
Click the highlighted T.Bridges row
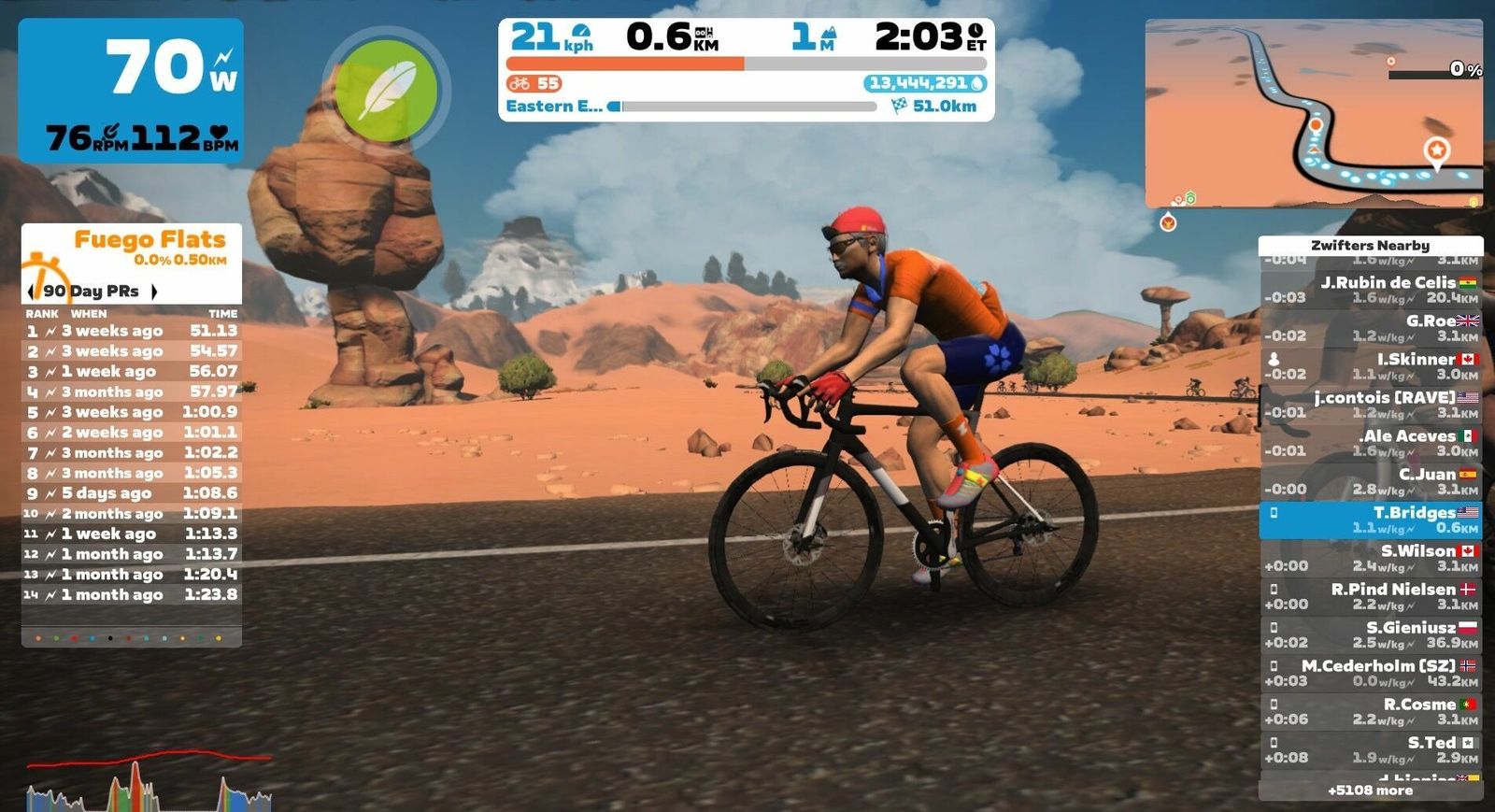tap(1371, 520)
